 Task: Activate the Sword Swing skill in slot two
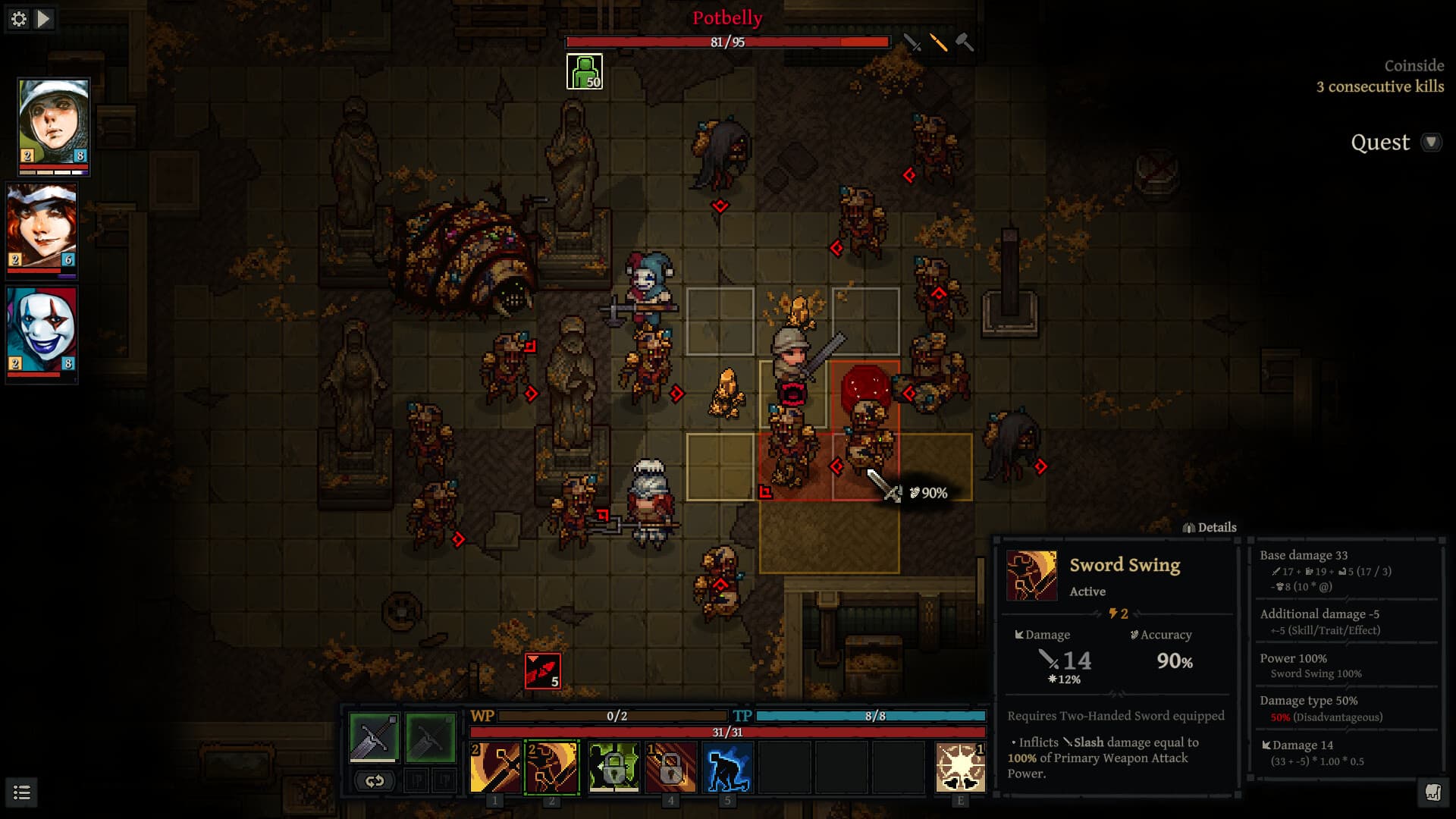[x=551, y=767]
